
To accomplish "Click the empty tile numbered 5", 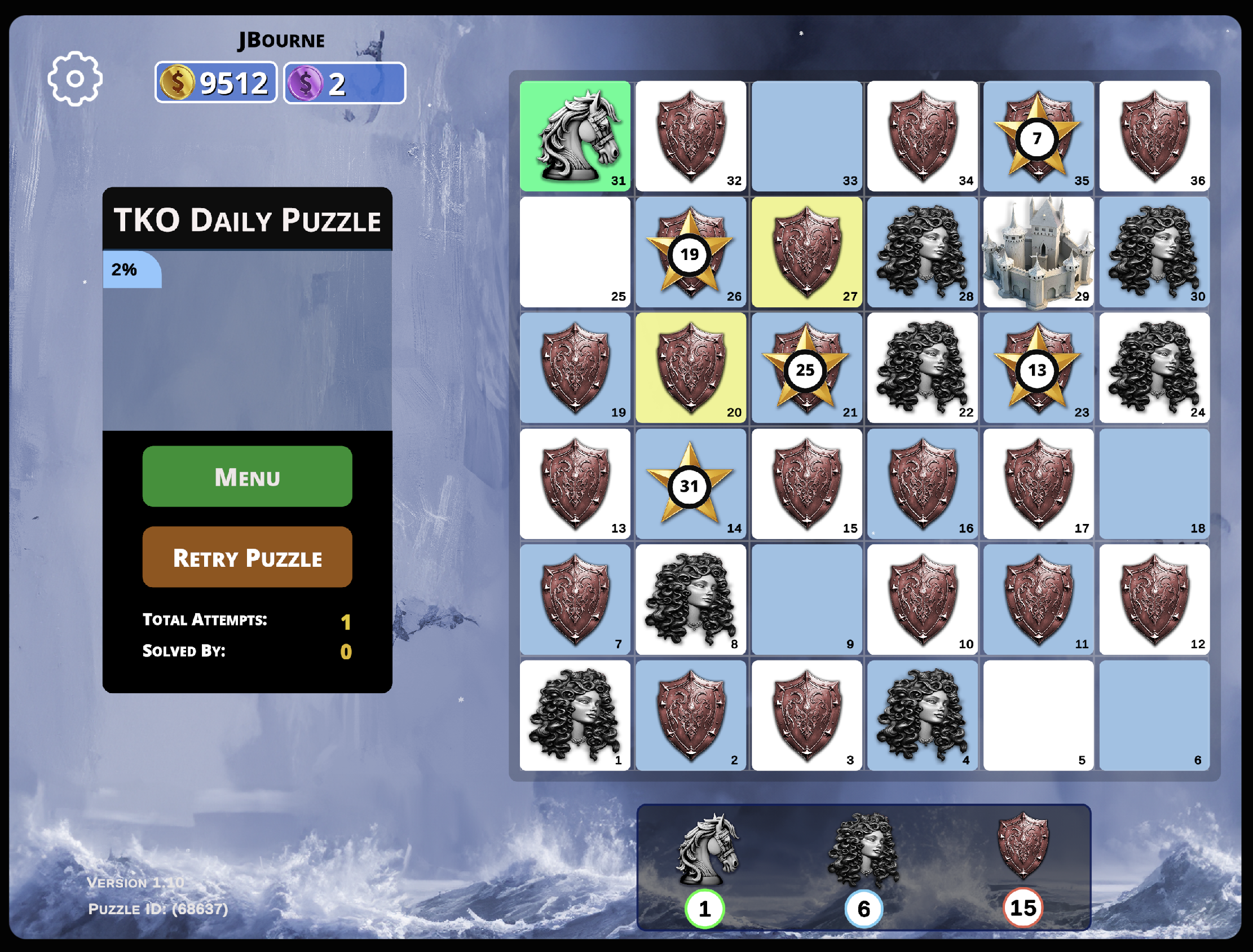I will click(x=1038, y=715).
